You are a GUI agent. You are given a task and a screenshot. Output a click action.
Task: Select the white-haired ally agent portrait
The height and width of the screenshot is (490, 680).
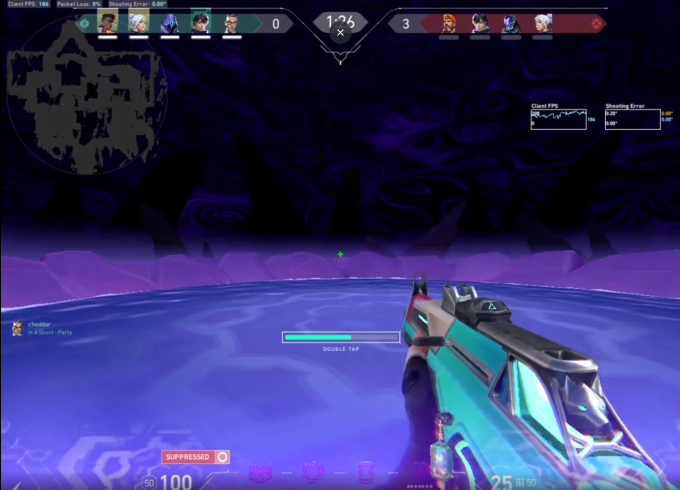[x=138, y=22]
